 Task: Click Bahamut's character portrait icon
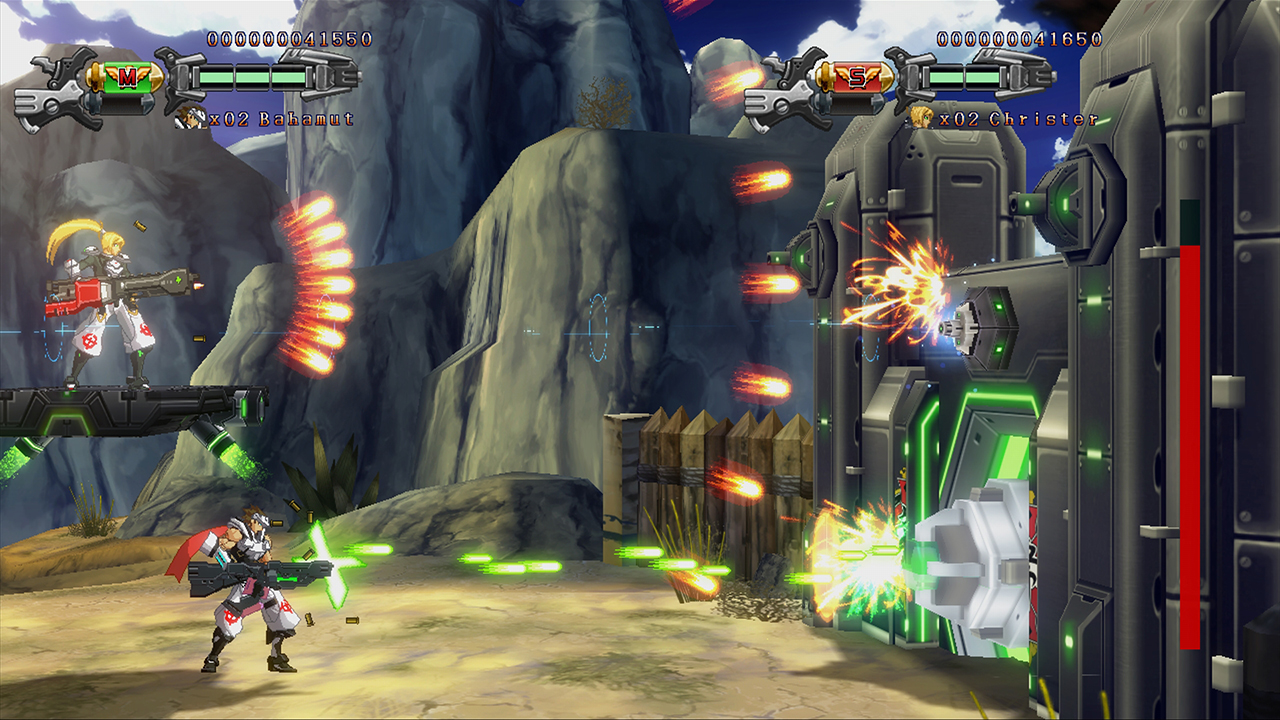point(189,118)
